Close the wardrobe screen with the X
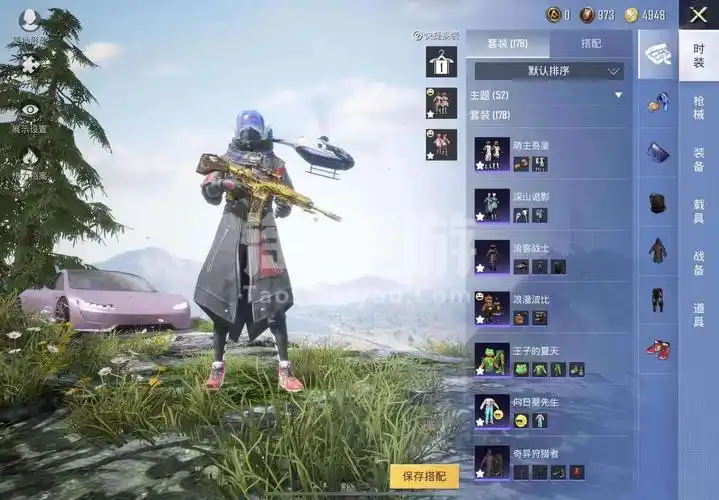This screenshot has height=500, width=719. point(698,14)
